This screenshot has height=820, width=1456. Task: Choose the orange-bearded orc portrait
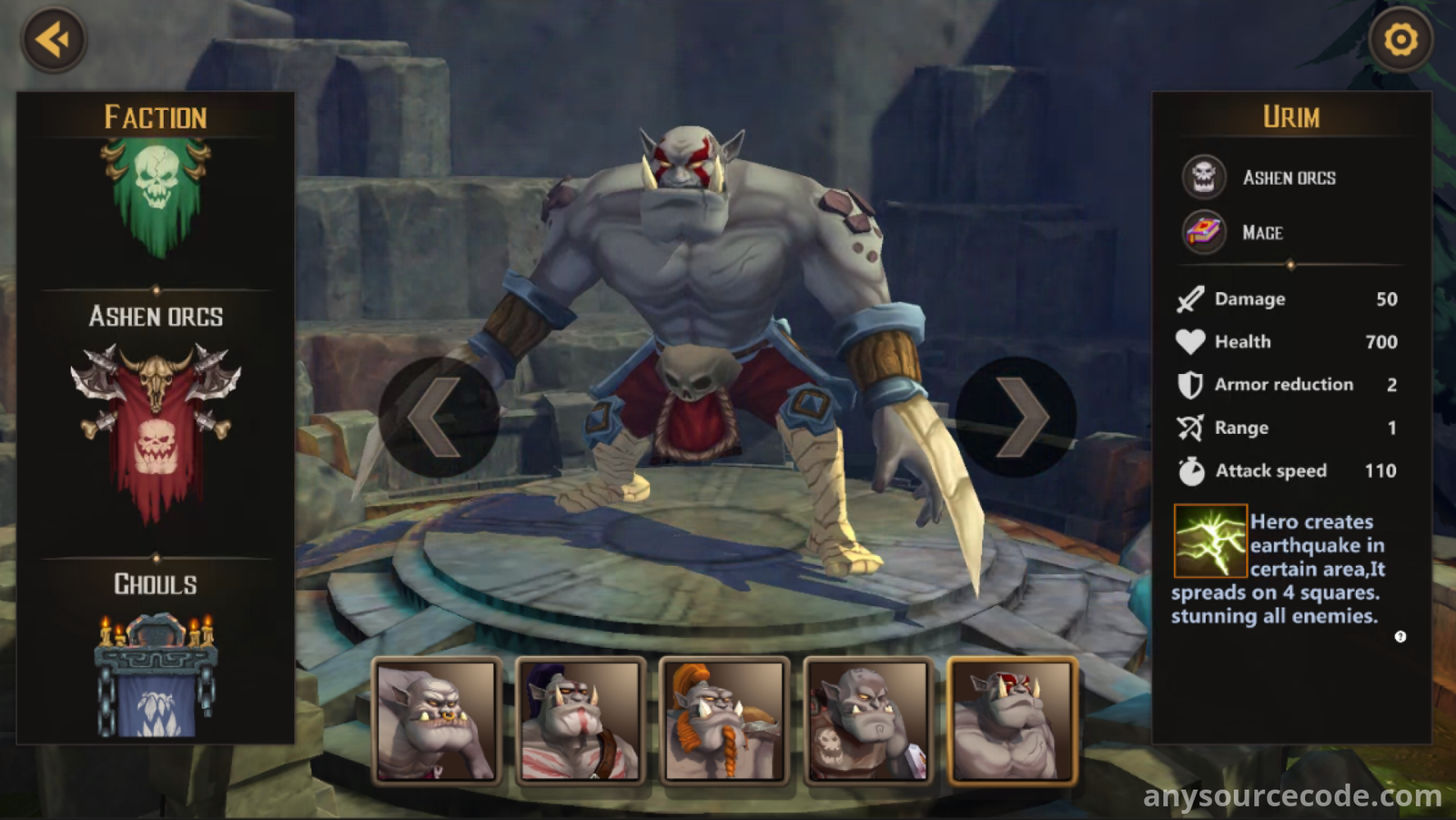pos(725,720)
